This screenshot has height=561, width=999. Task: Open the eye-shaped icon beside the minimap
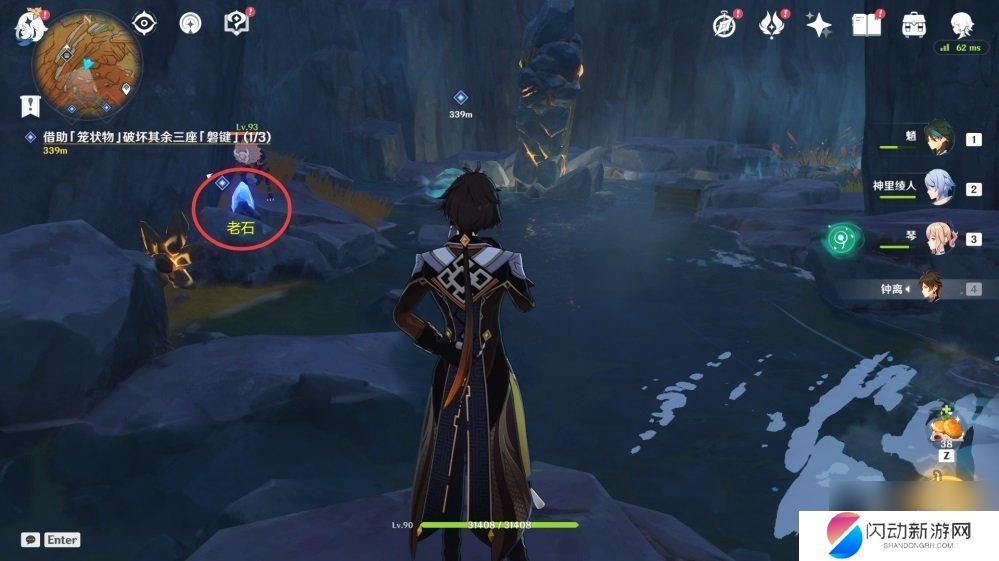coord(145,23)
